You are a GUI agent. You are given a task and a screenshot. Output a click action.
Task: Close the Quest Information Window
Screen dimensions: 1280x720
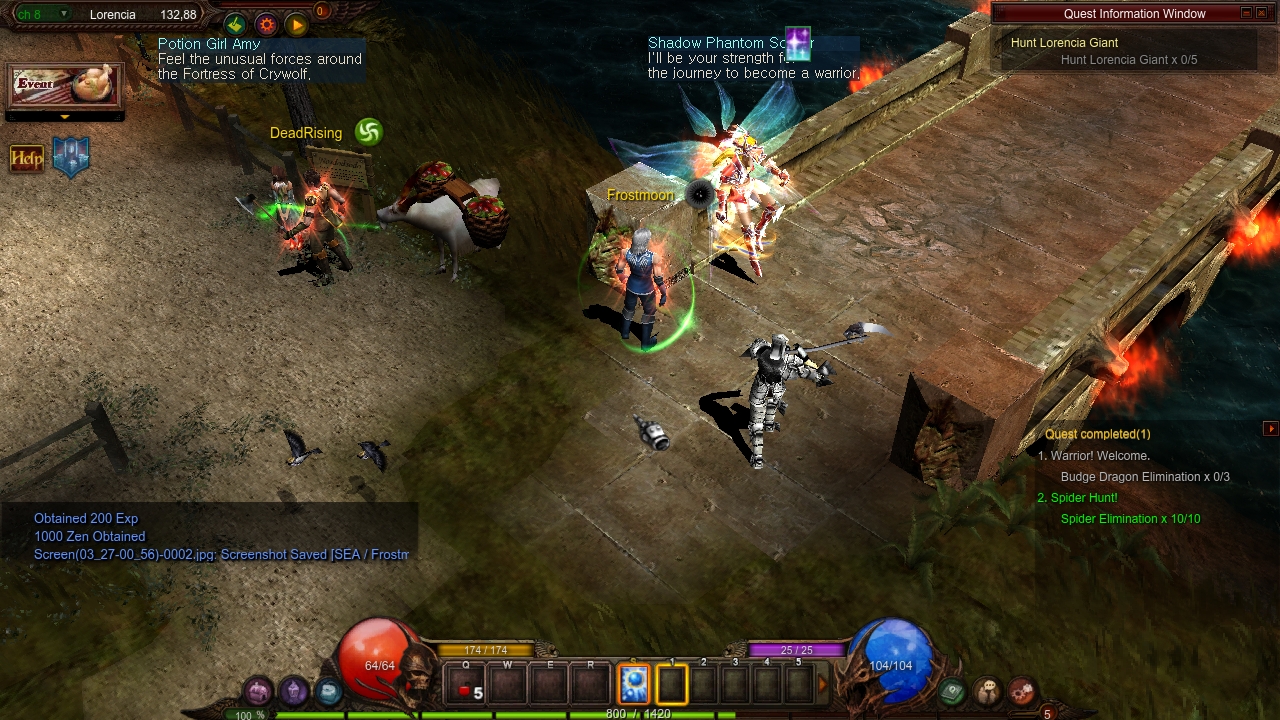pyautogui.click(x=1264, y=13)
